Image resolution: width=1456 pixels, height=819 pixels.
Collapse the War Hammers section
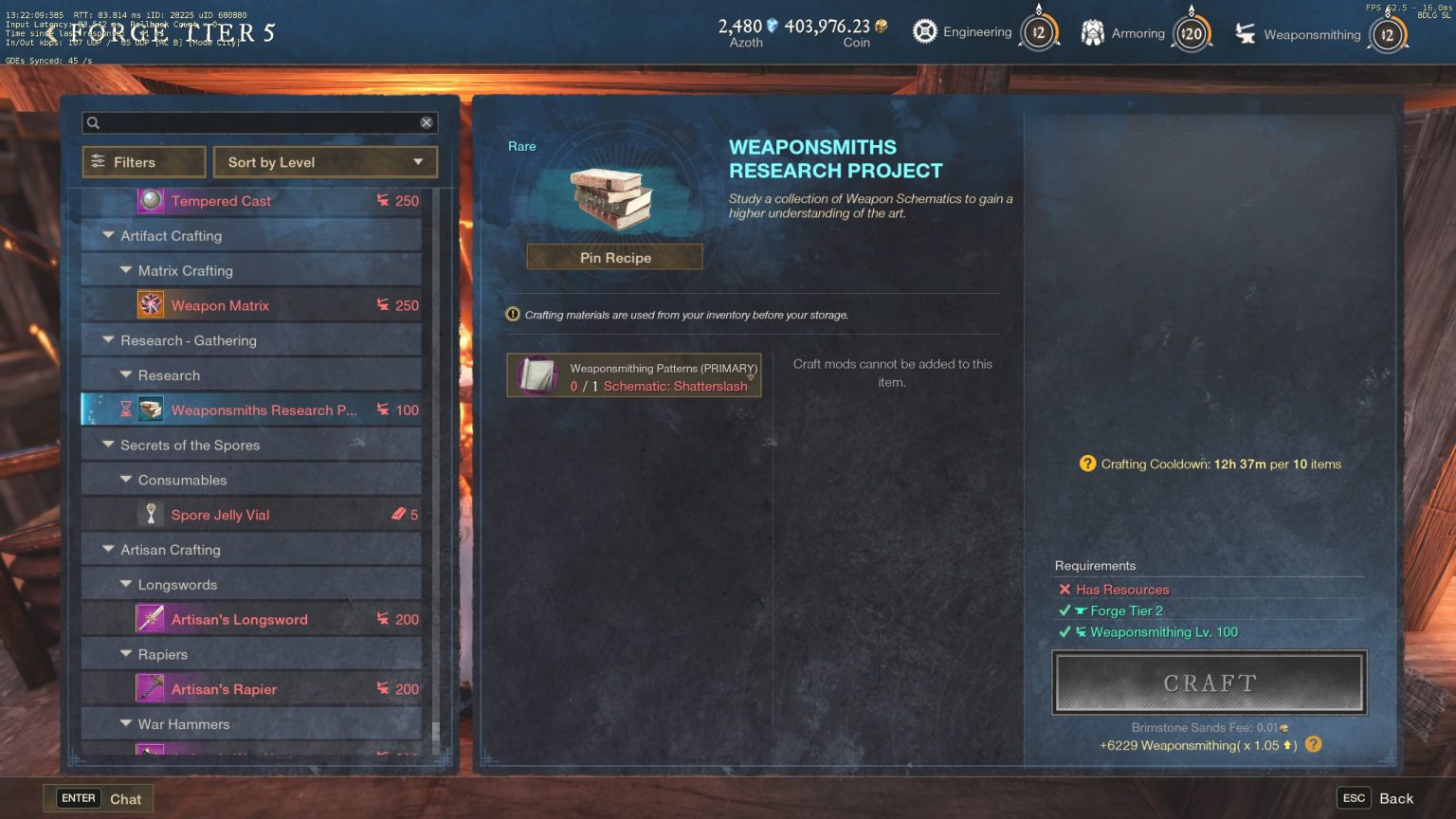coord(126,723)
